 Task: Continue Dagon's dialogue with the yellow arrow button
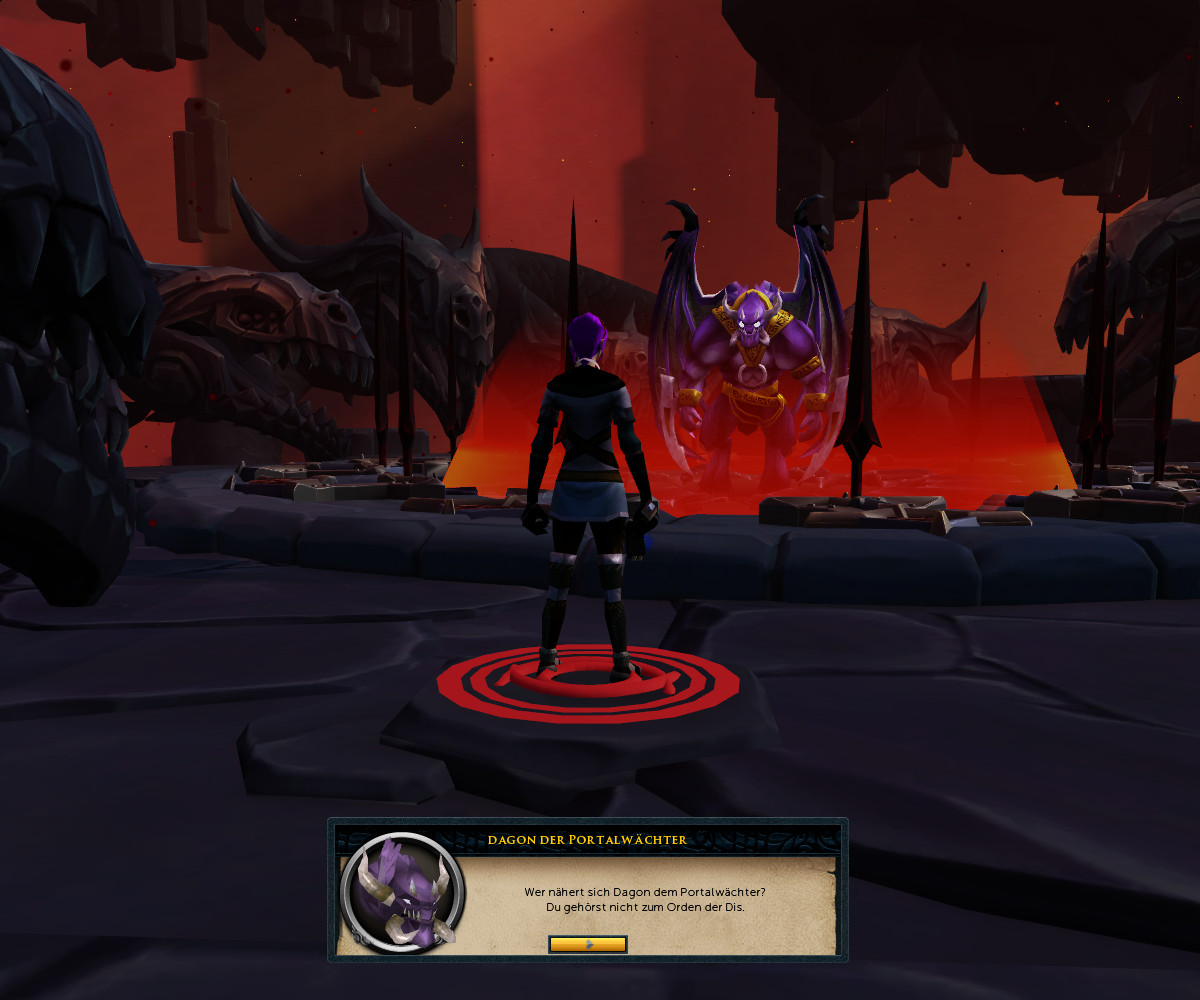coord(588,944)
